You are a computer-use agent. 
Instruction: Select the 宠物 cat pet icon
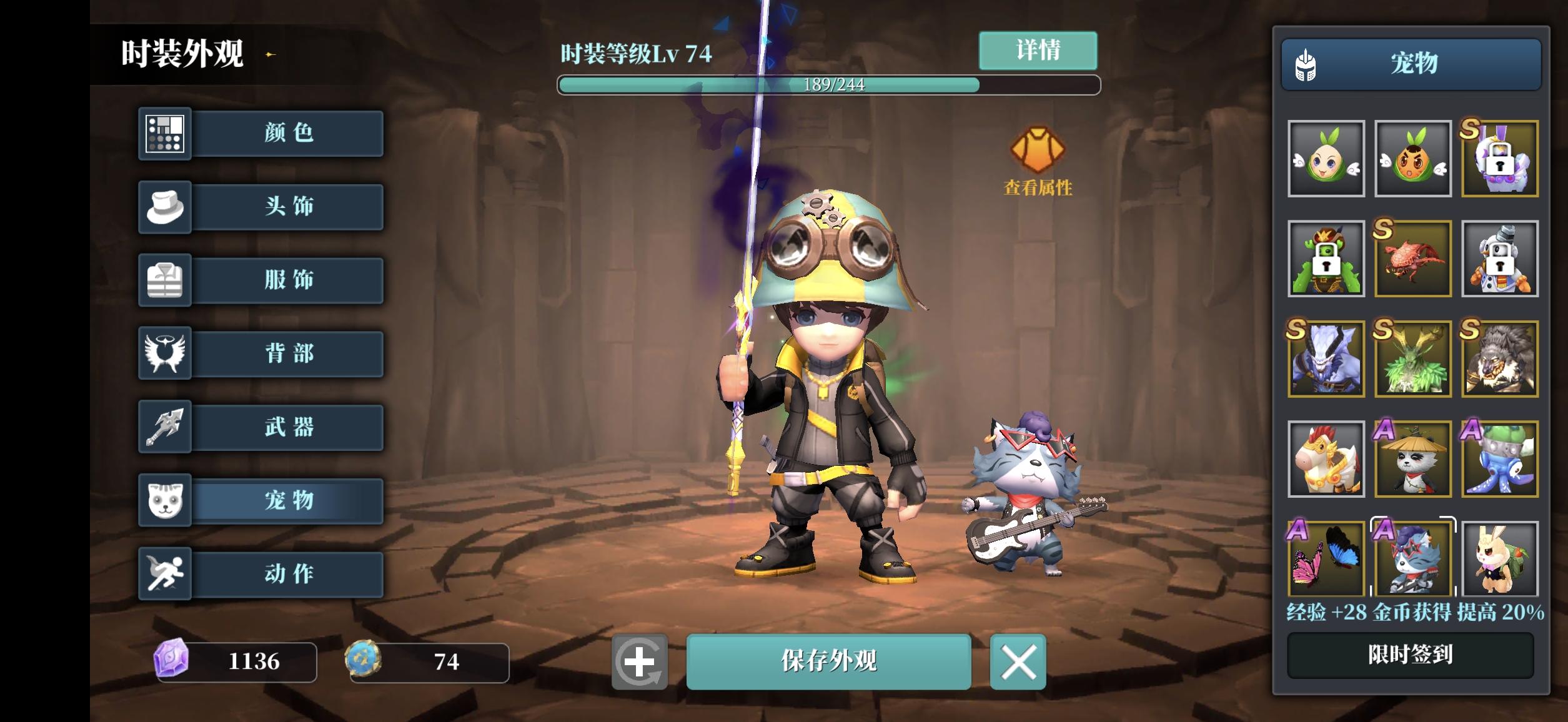point(166,500)
